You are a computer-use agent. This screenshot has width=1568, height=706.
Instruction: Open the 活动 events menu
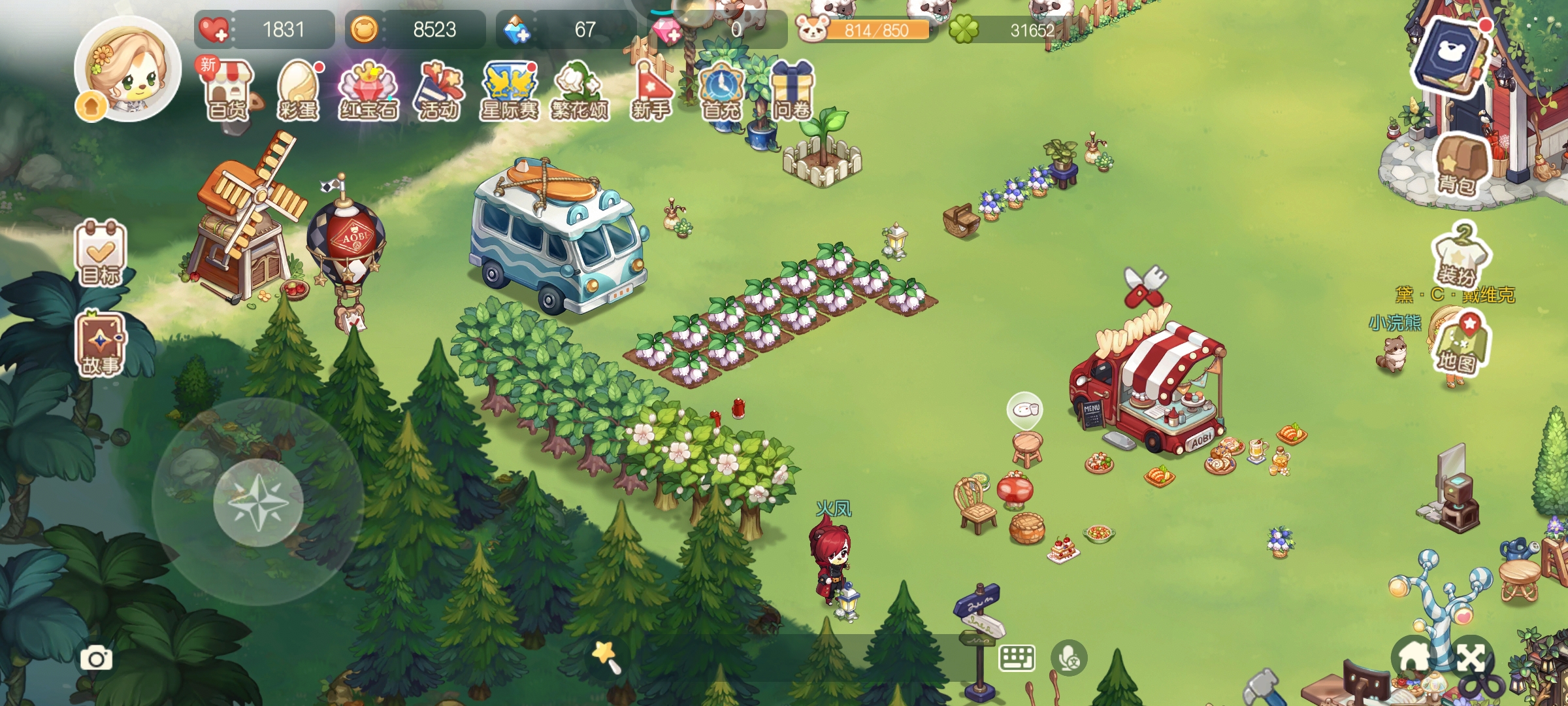tap(440, 90)
